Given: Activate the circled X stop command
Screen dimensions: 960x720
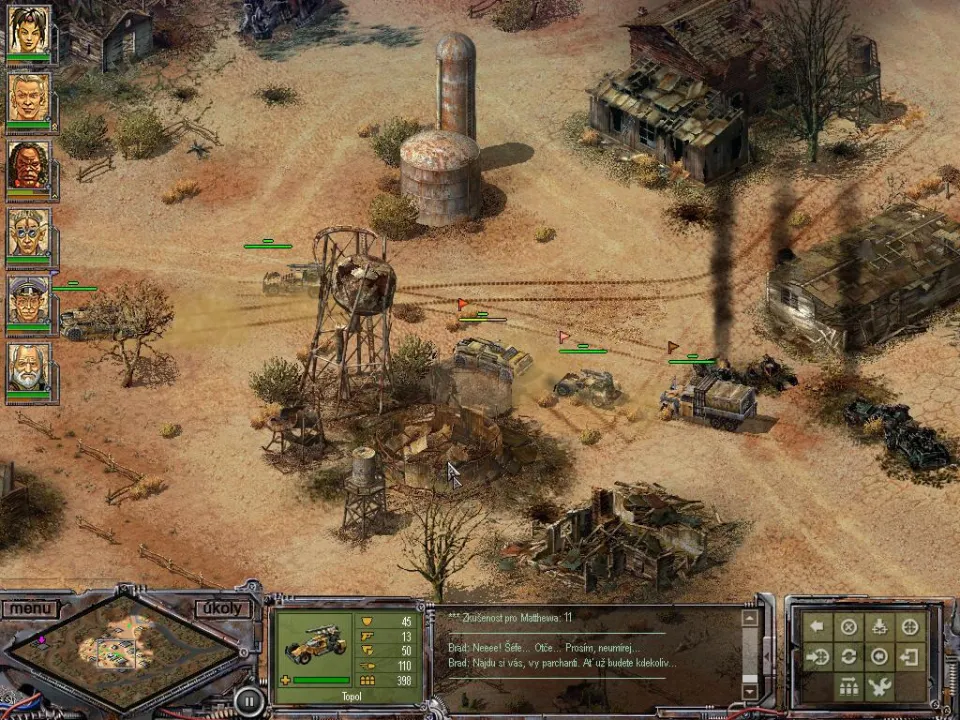Looking at the screenshot, I should 849,627.
